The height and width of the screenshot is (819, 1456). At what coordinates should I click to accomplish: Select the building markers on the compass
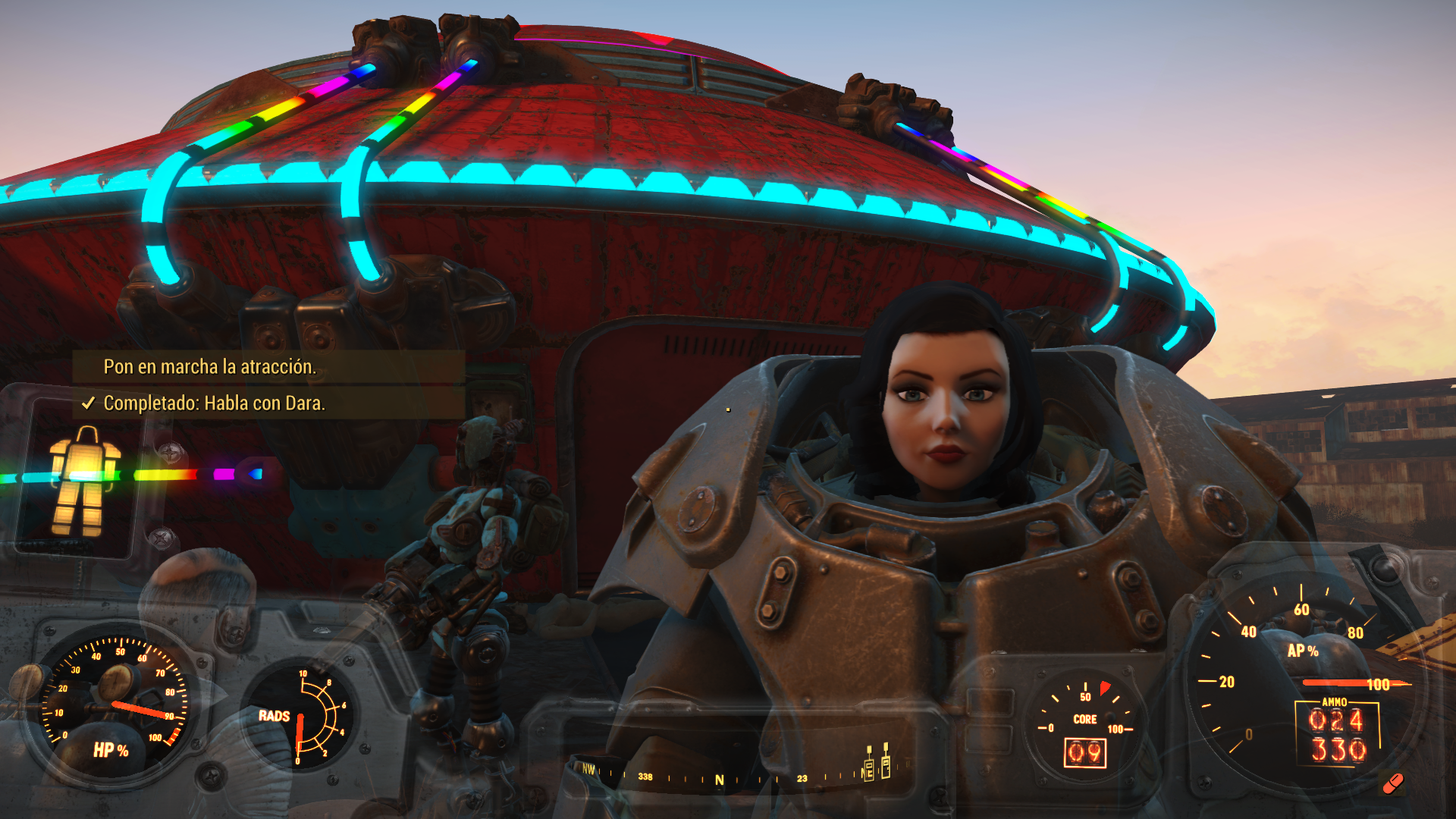877,763
